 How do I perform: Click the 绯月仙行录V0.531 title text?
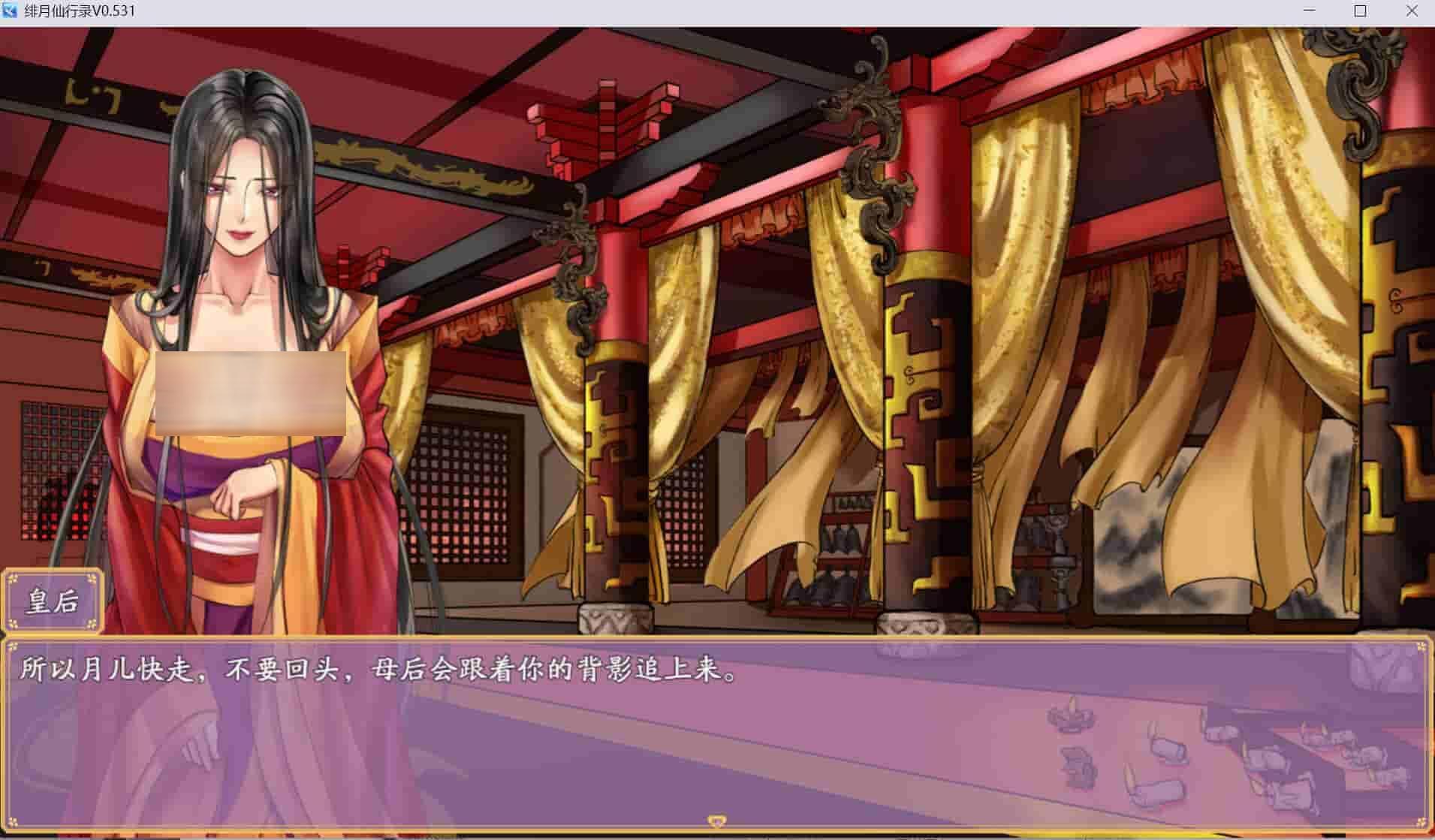tap(79, 11)
